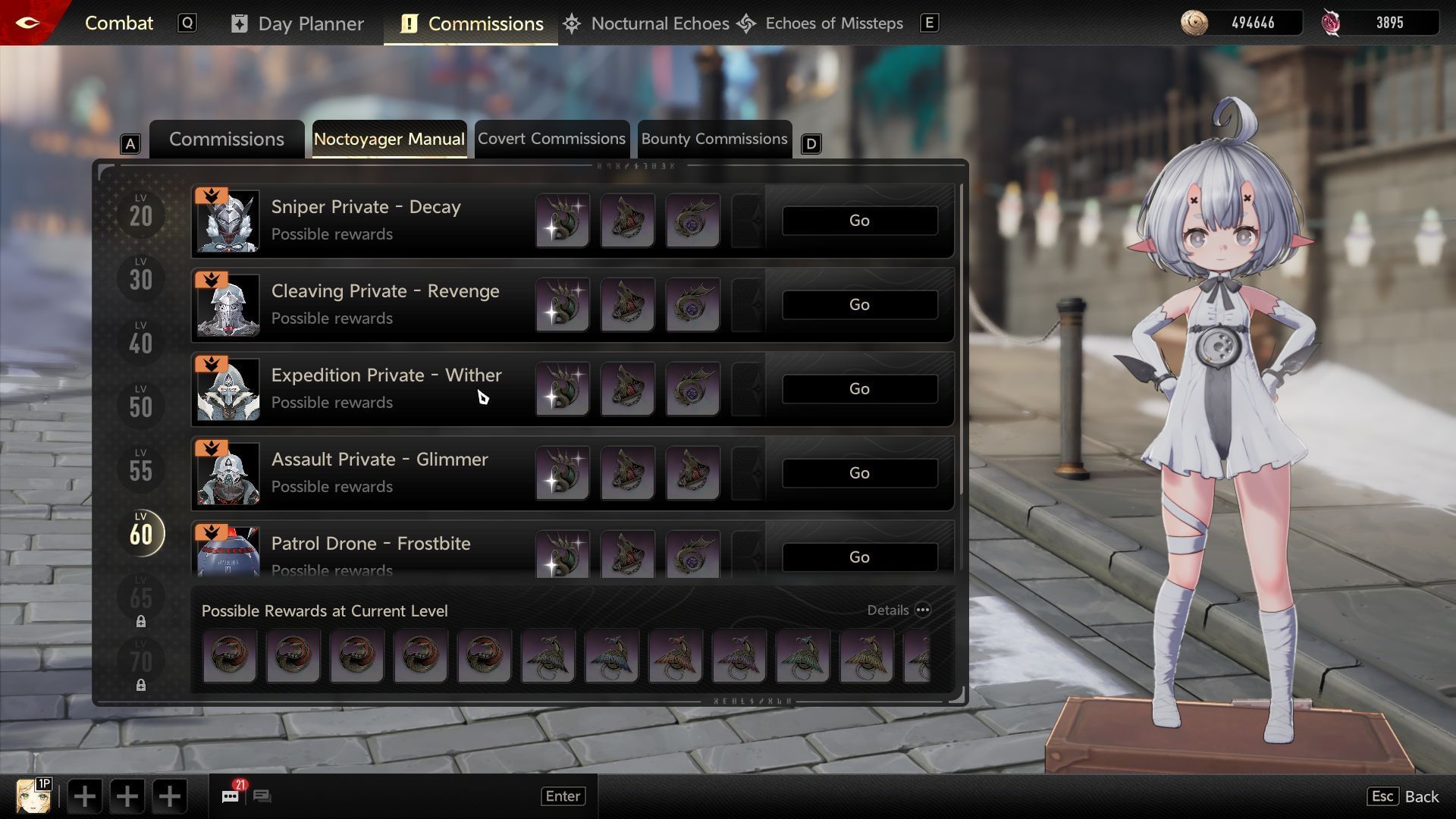This screenshot has height=819, width=1456.
Task: Open the second chat channel icon
Action: 264,796
